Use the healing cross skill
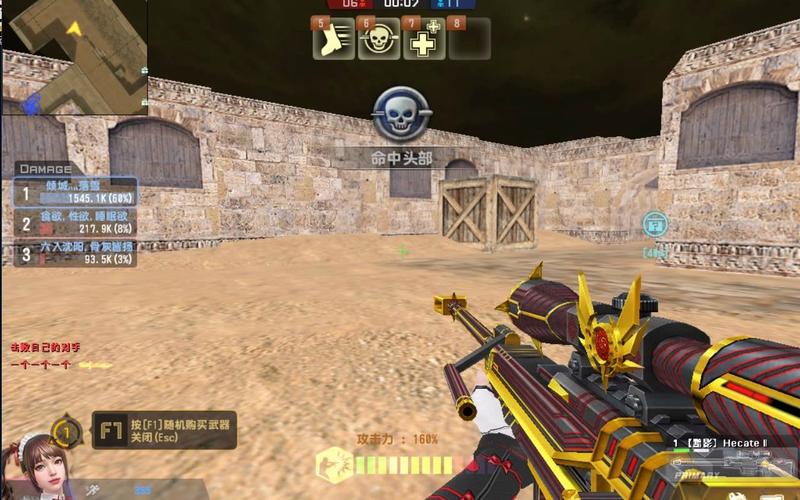 tap(424, 41)
